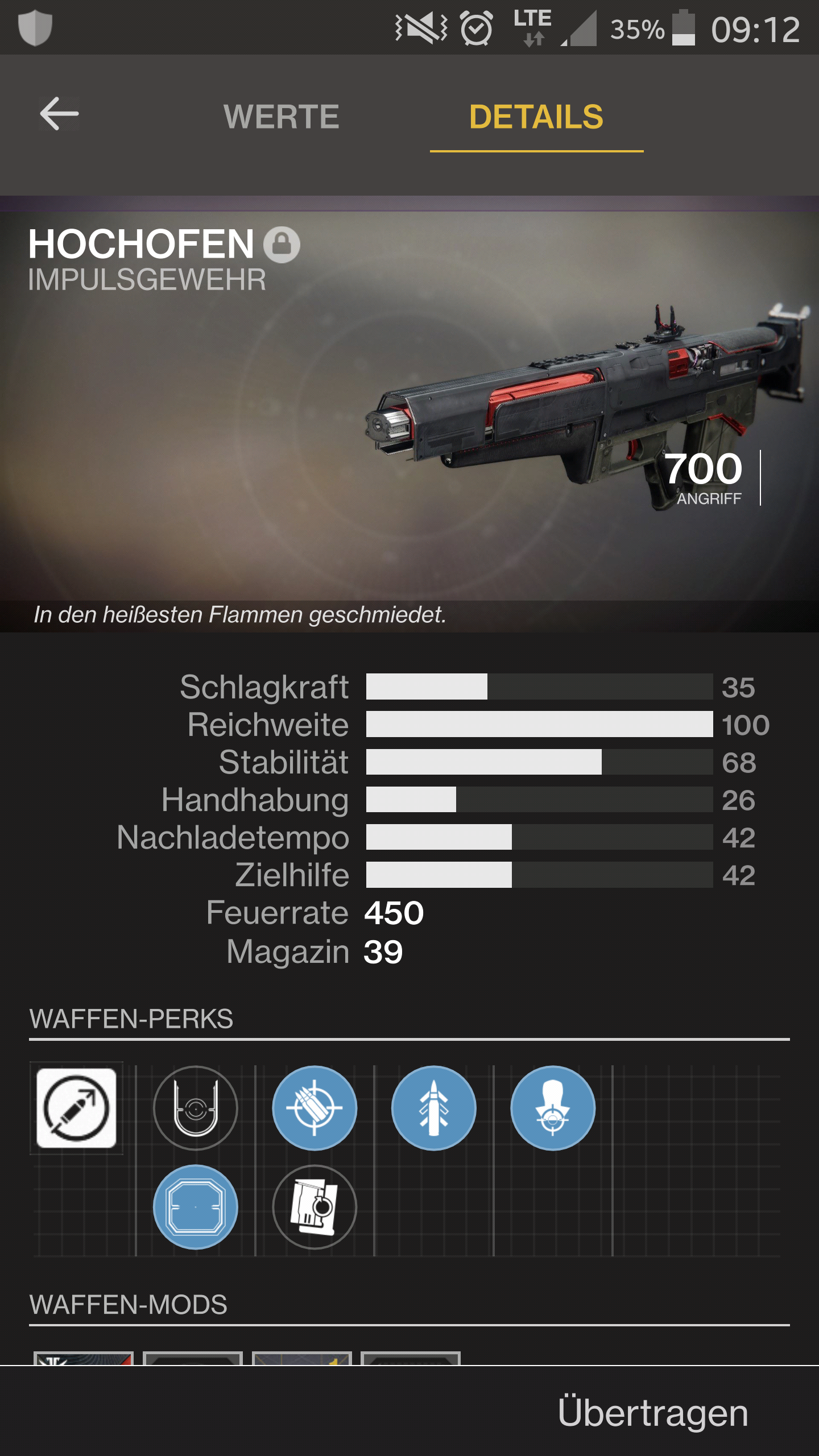This screenshot has width=819, height=1456.
Task: Select the upward bullet with chevrons perk
Action: point(434,1108)
